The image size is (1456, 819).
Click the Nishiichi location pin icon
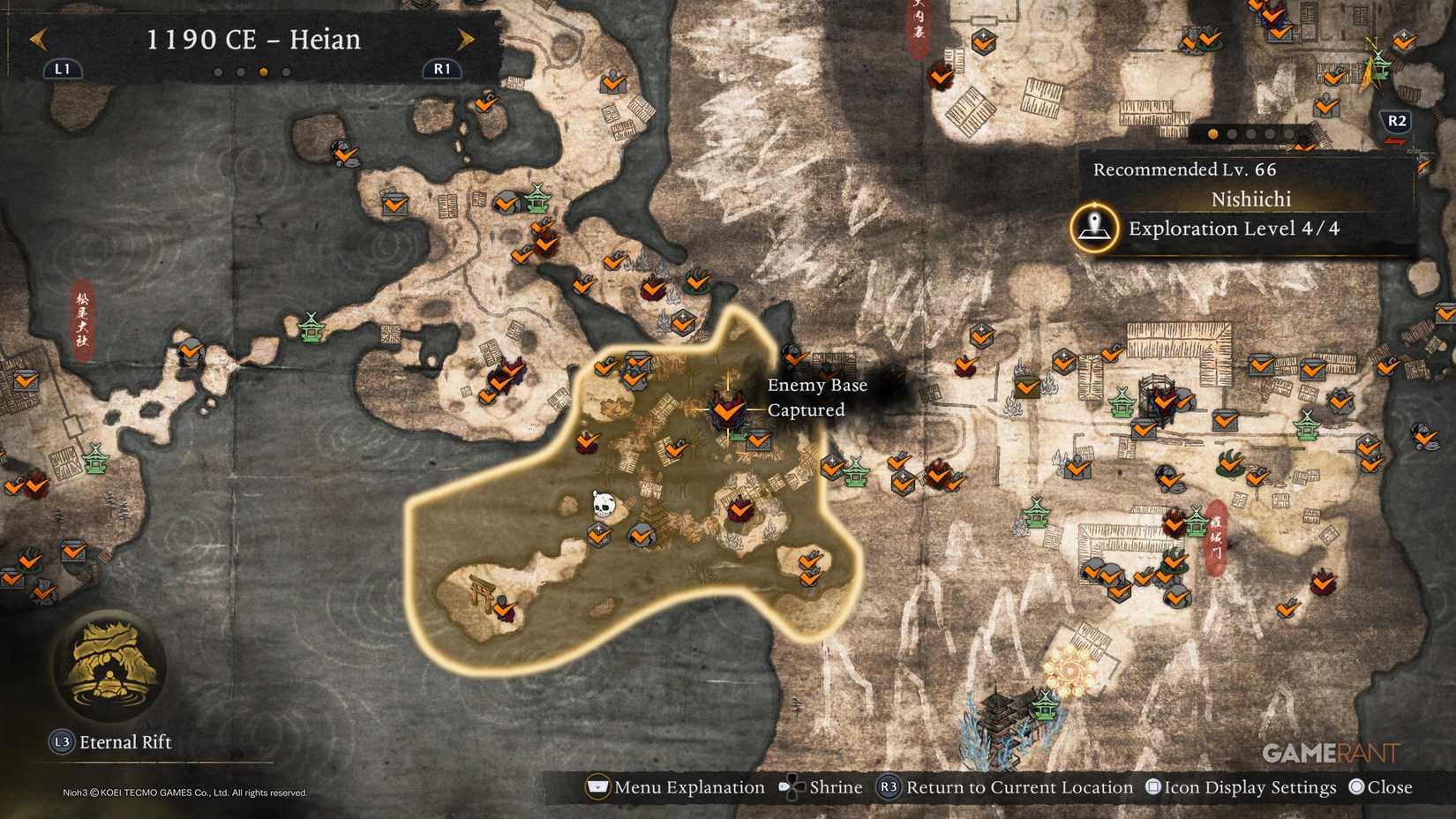pos(1094,227)
